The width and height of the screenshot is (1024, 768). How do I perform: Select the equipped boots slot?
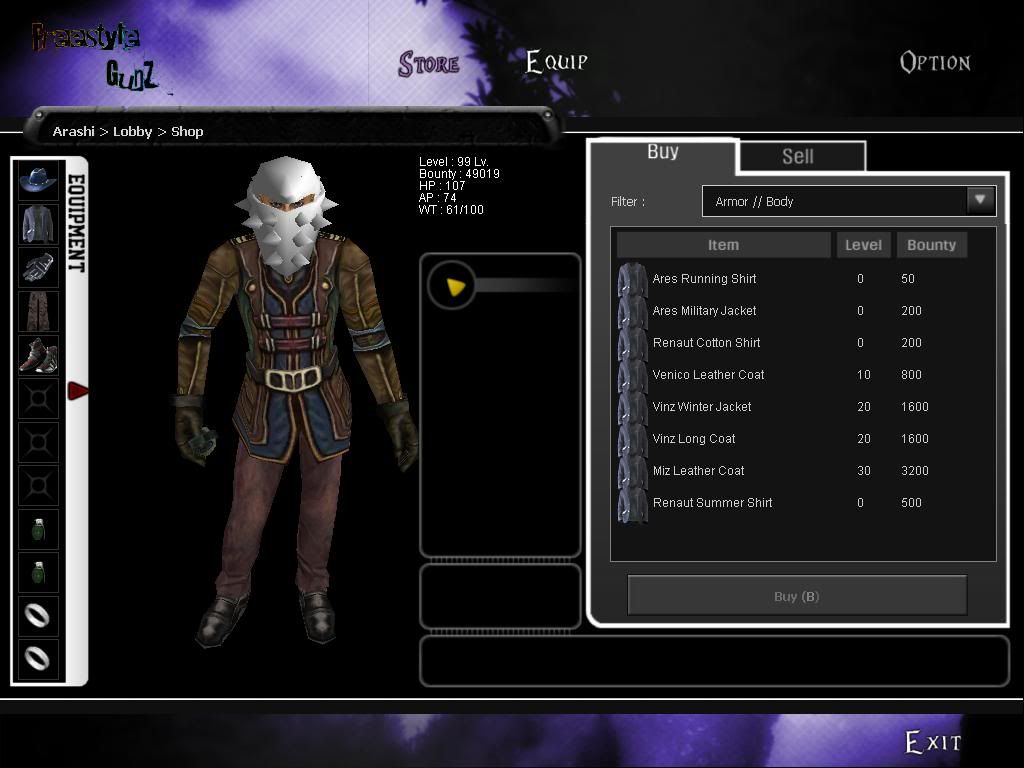(38, 355)
